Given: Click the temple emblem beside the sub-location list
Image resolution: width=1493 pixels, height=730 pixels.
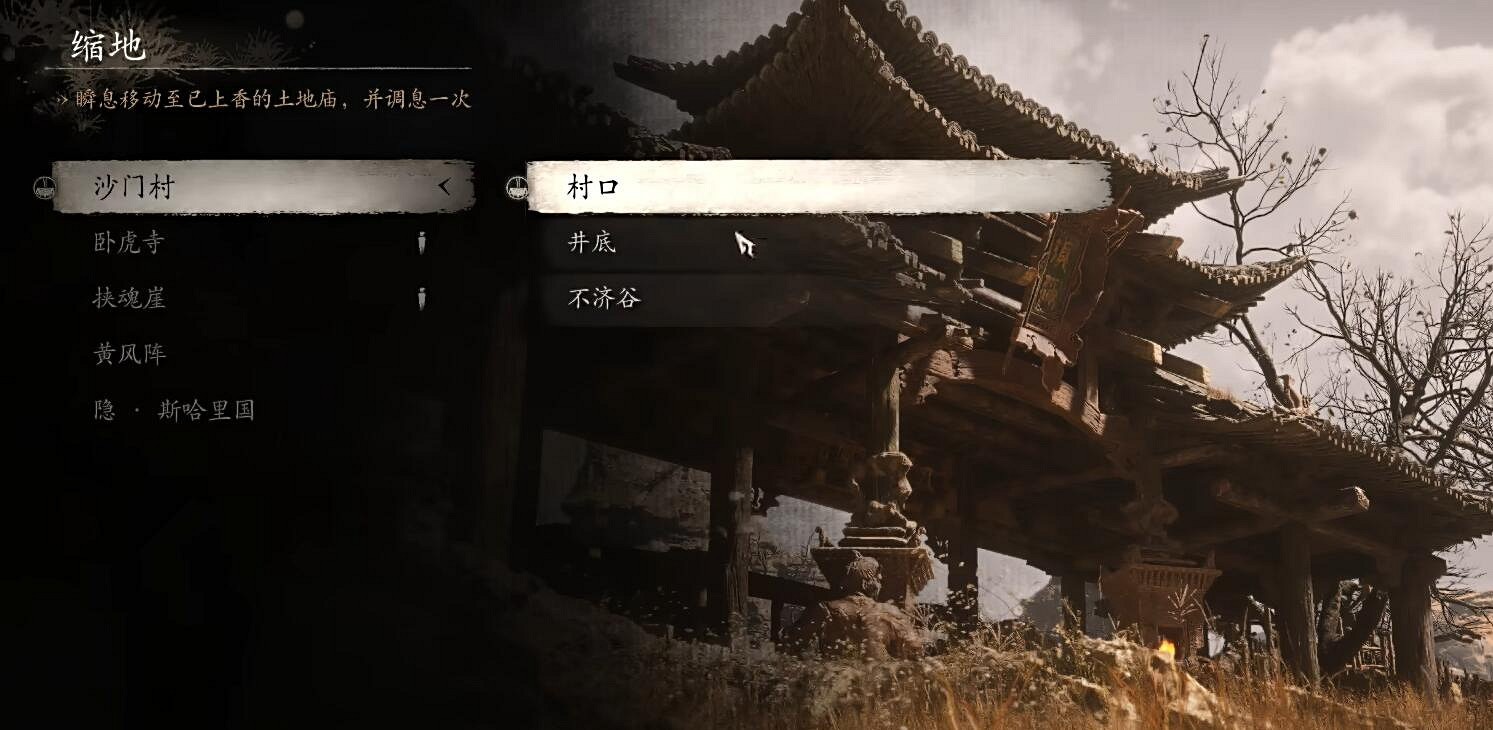Looking at the screenshot, I should pos(517,186).
